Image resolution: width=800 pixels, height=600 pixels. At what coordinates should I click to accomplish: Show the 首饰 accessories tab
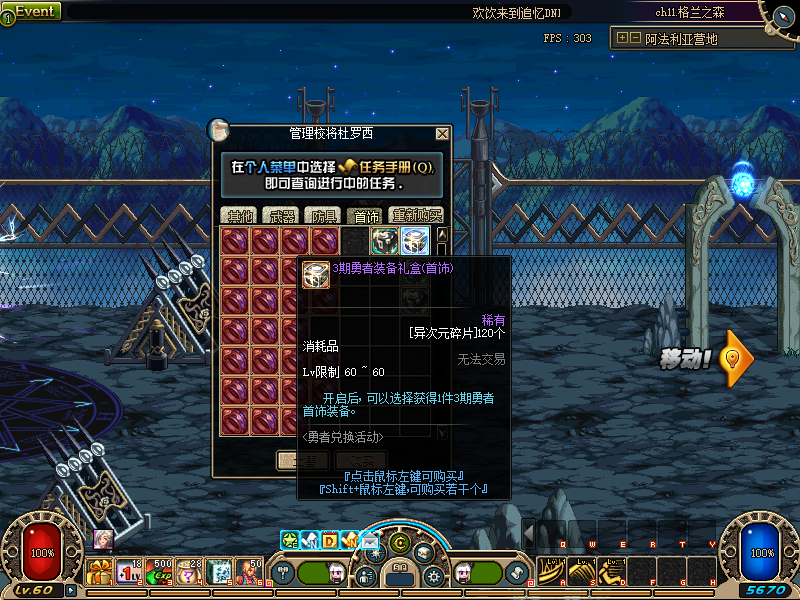[x=365, y=215]
